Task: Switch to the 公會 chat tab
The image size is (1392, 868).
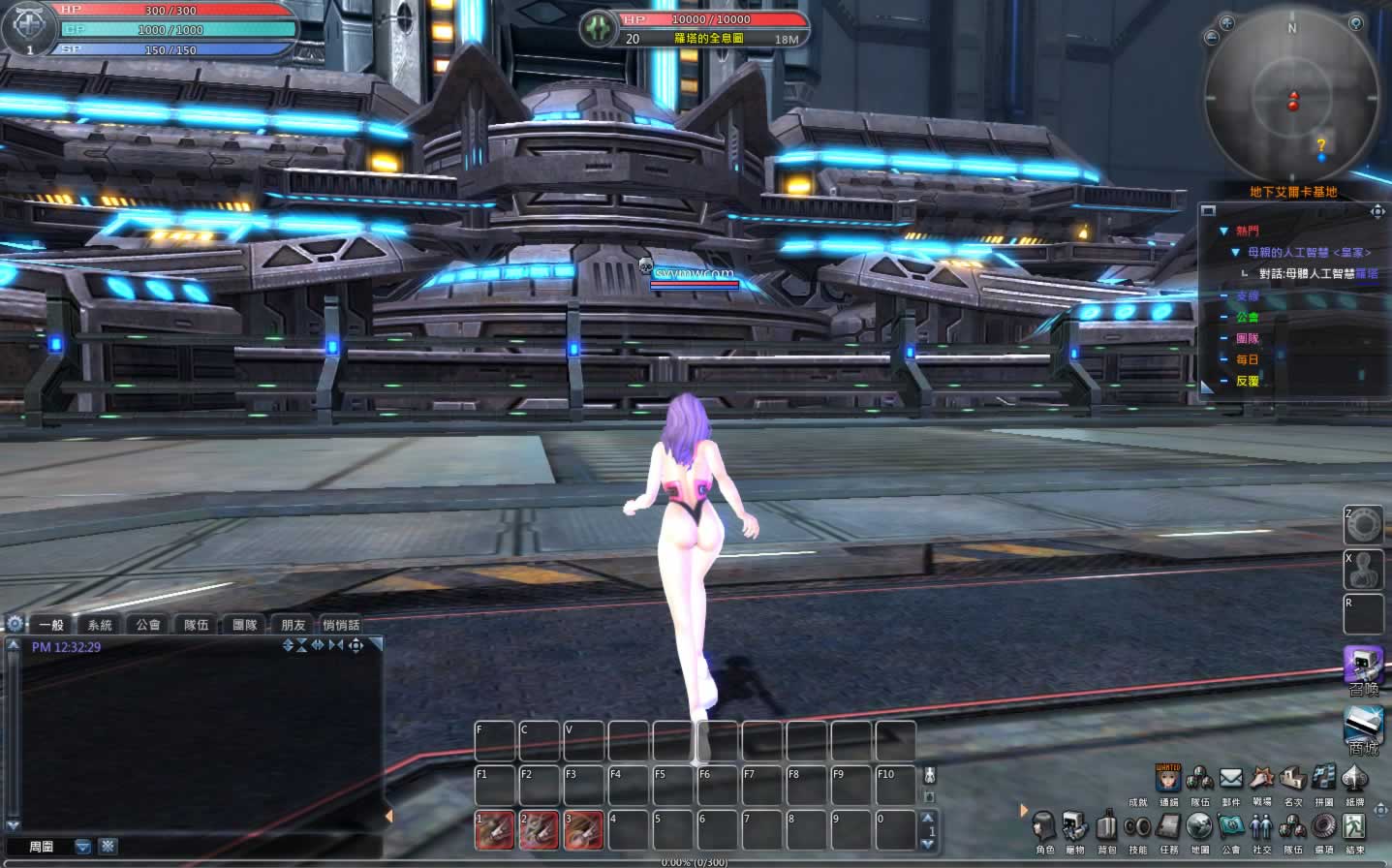Action: [x=148, y=625]
